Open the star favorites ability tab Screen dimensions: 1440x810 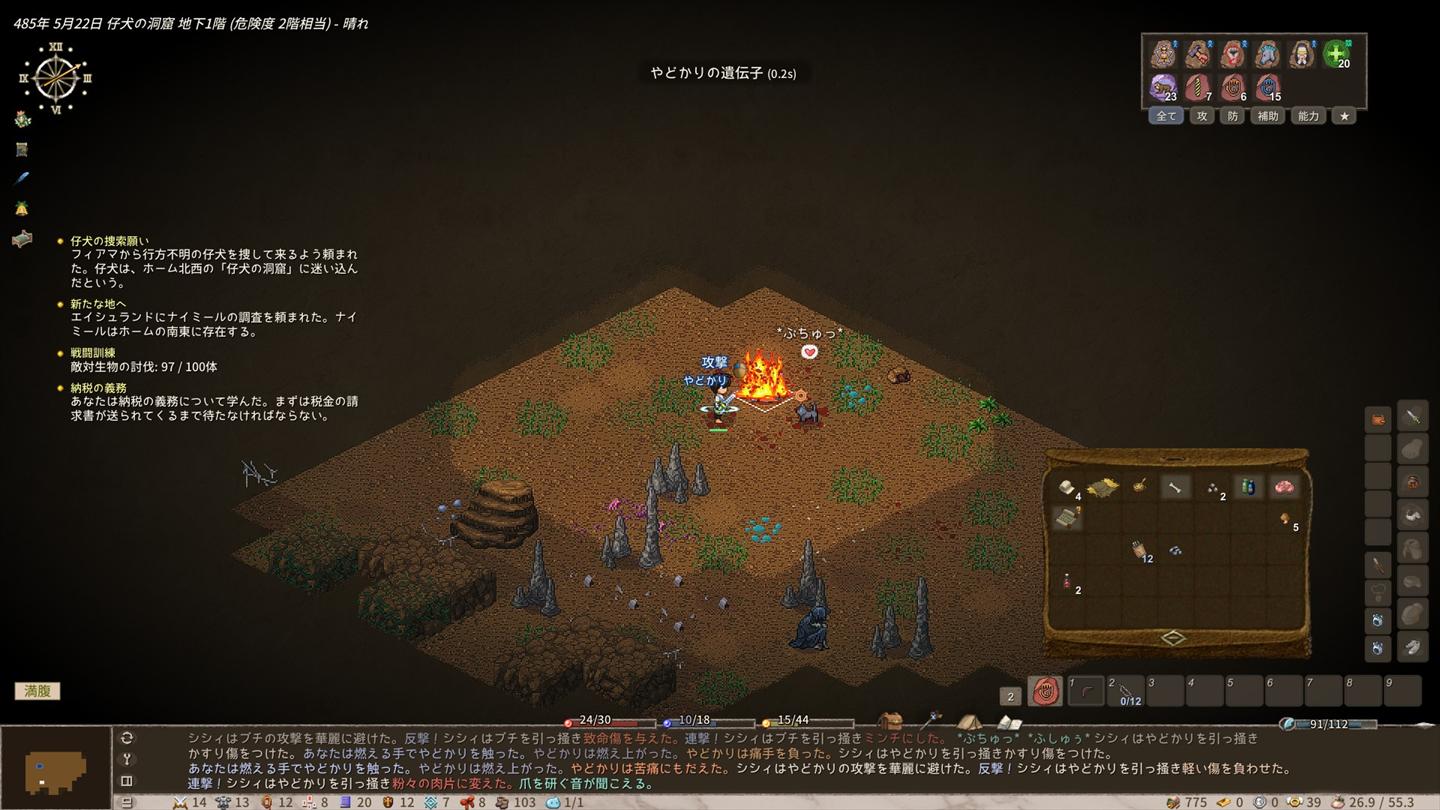pyautogui.click(x=1345, y=116)
